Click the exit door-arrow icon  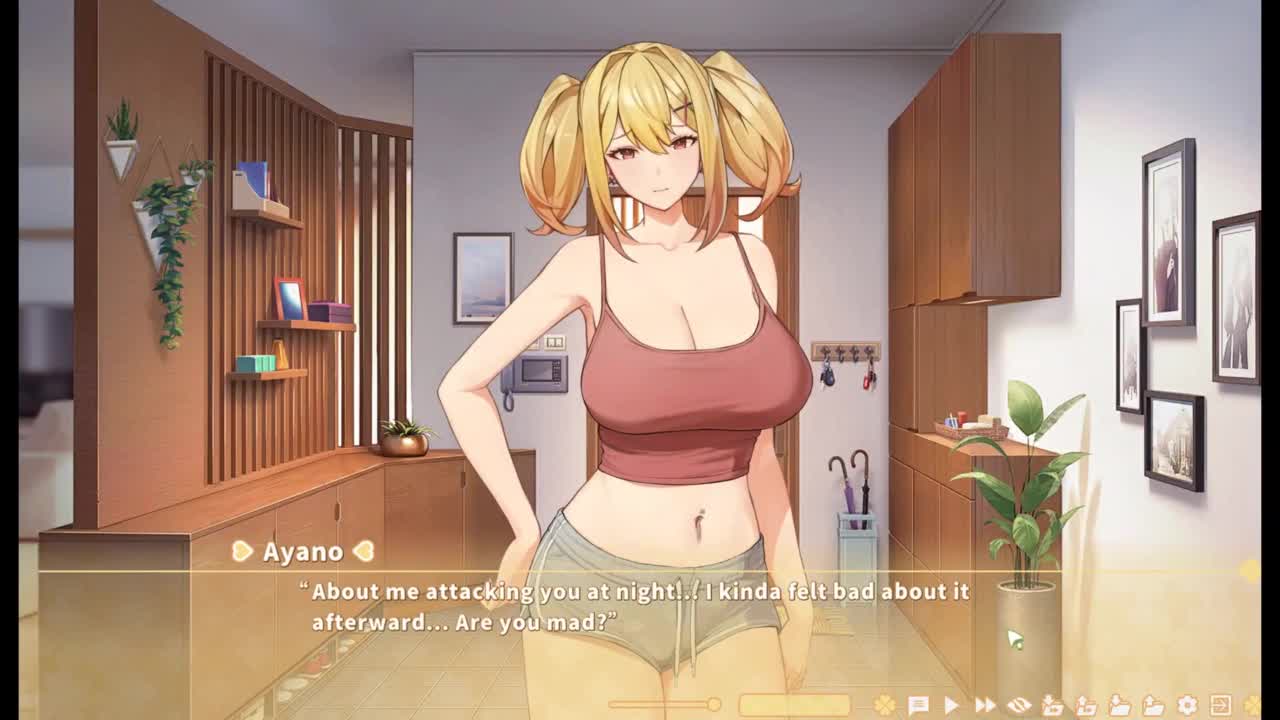[x=1220, y=706]
